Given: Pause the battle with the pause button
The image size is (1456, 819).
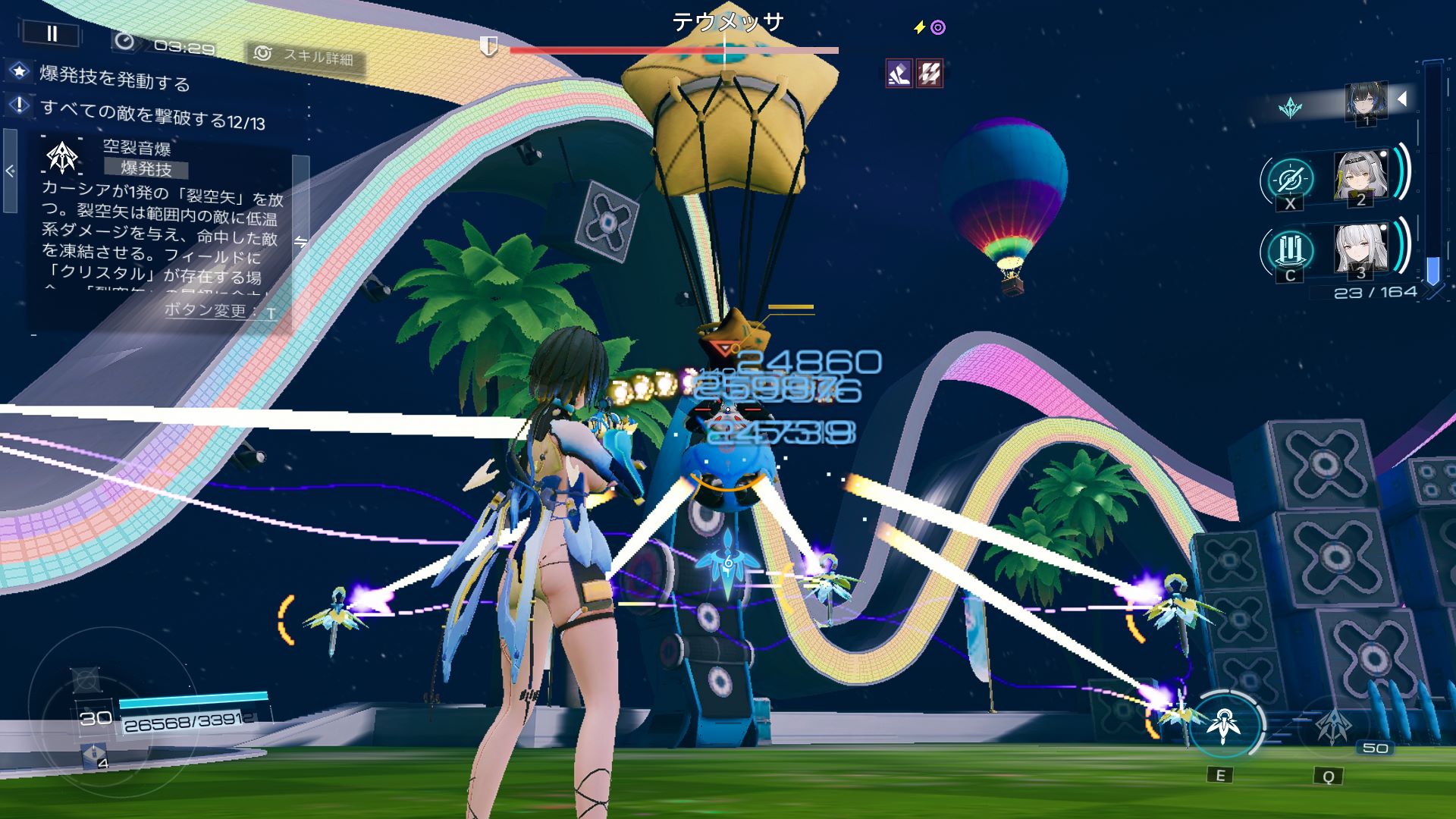Looking at the screenshot, I should coord(52,33).
